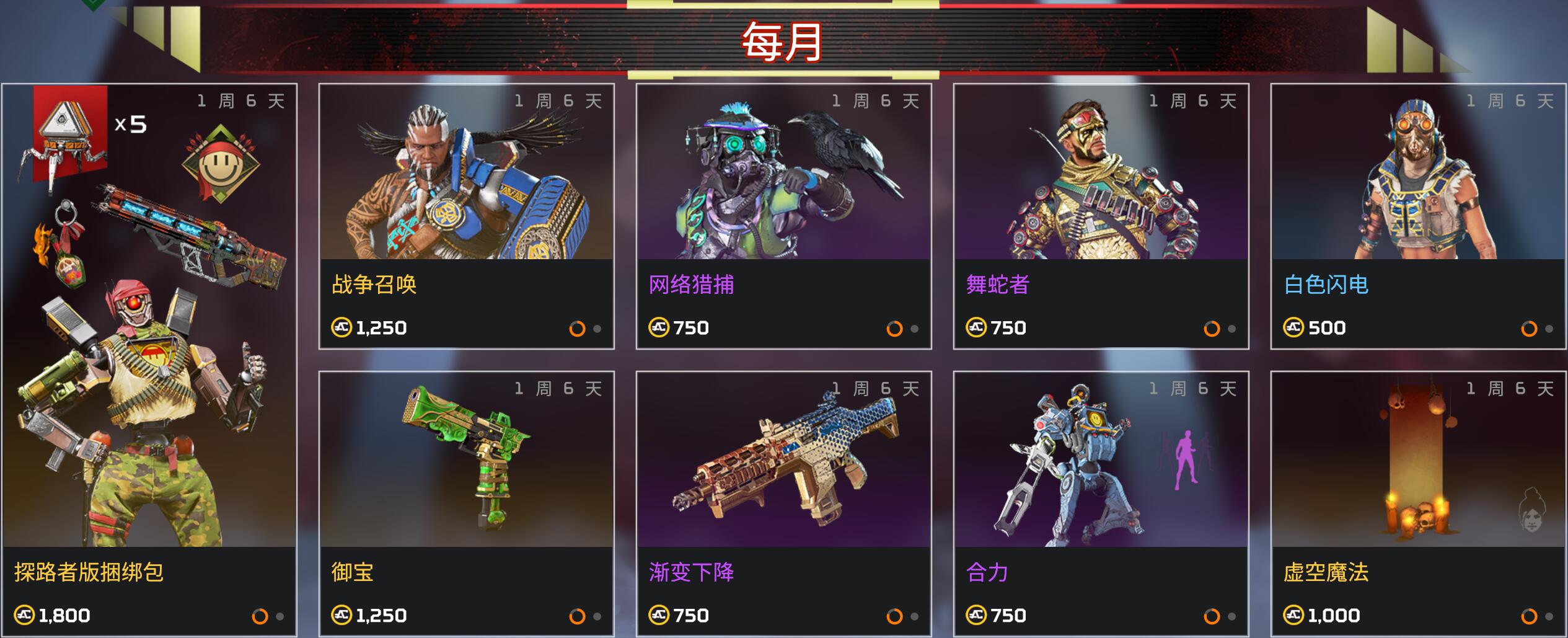
Task: Open the 合力 emote offer
Action: (x=1101, y=503)
